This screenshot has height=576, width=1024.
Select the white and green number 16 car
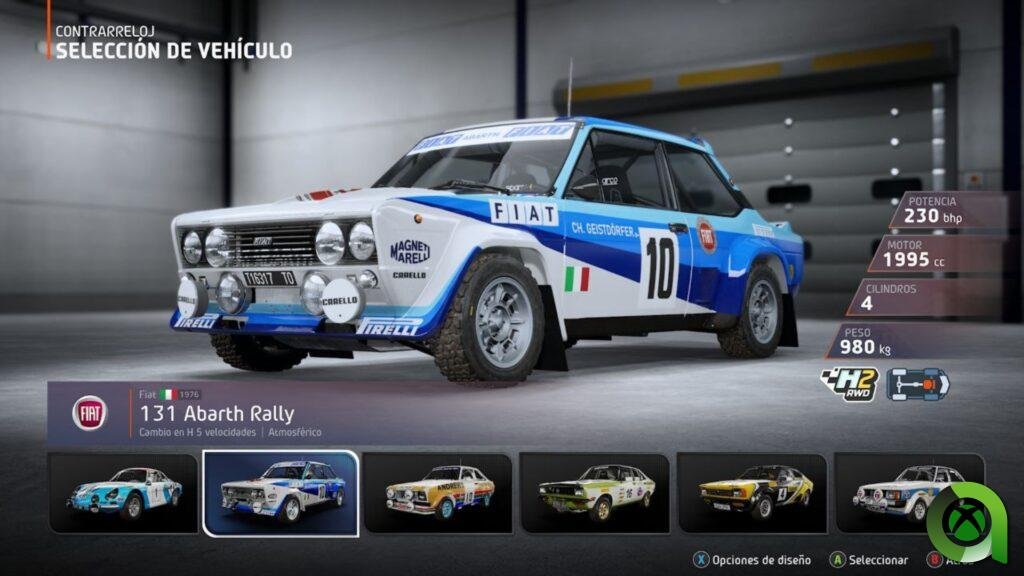tap(595, 492)
